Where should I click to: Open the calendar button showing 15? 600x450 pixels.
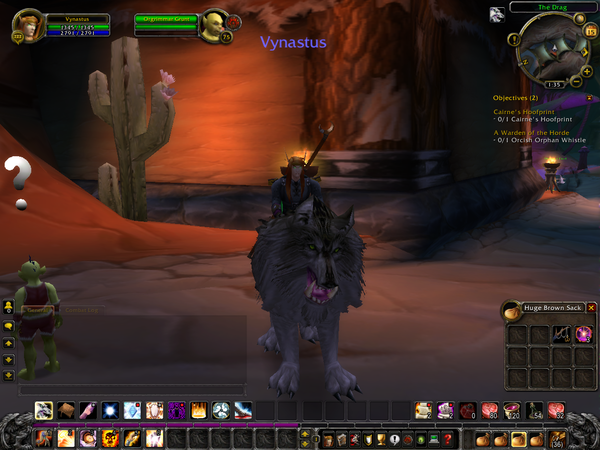[x=590, y=32]
